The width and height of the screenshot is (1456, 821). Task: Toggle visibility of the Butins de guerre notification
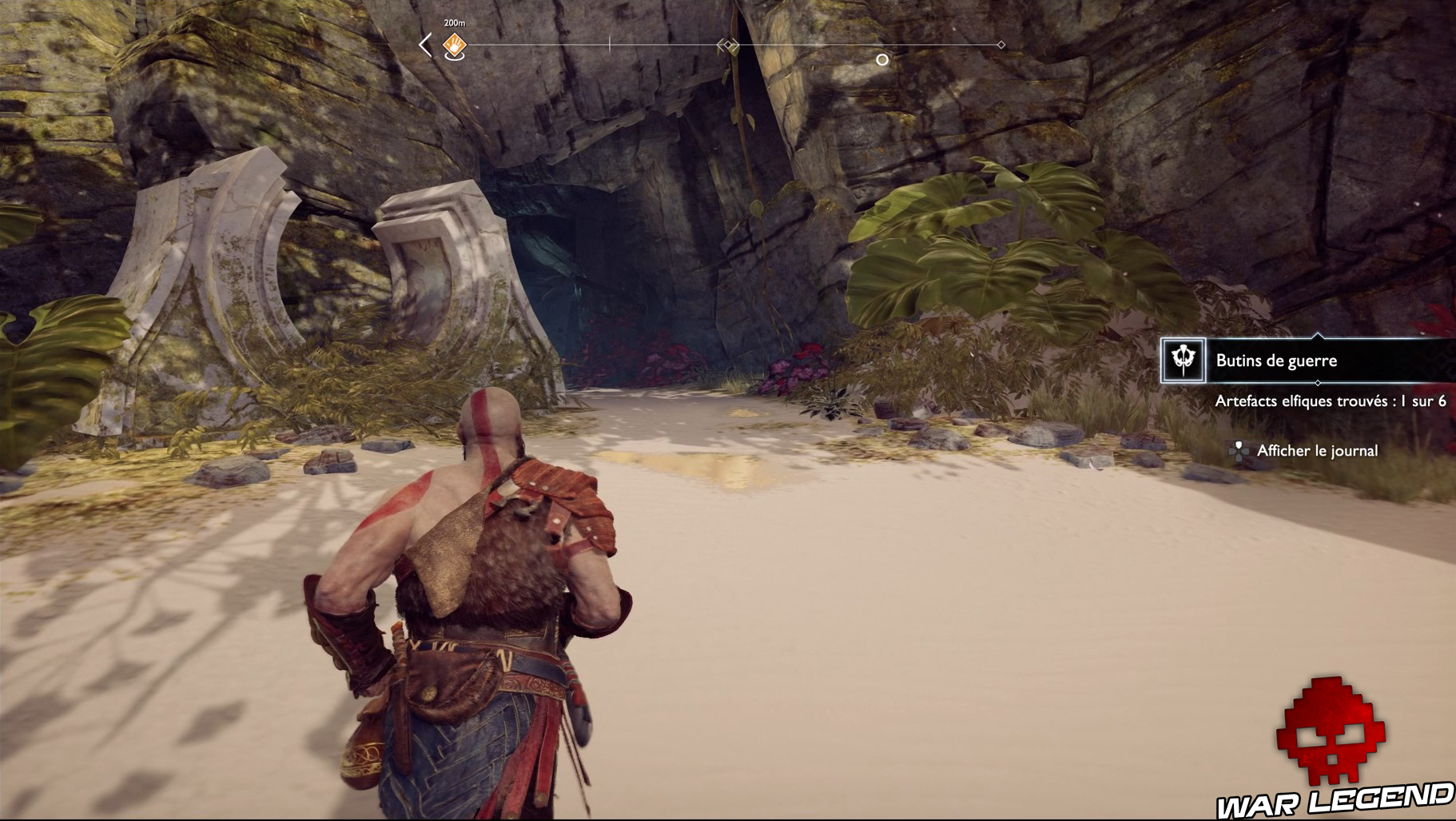click(x=1275, y=361)
